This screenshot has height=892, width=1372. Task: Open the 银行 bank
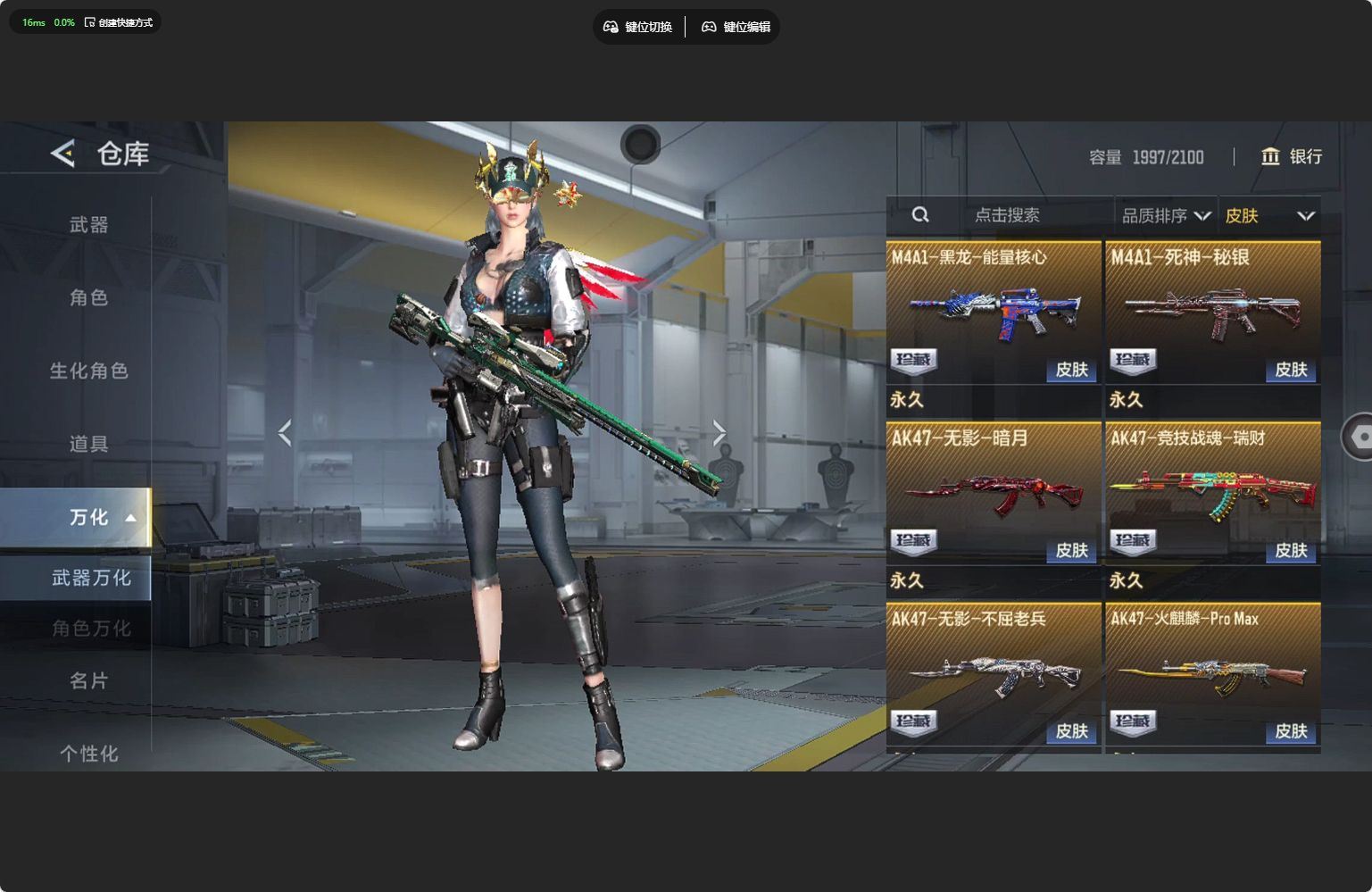1291,157
